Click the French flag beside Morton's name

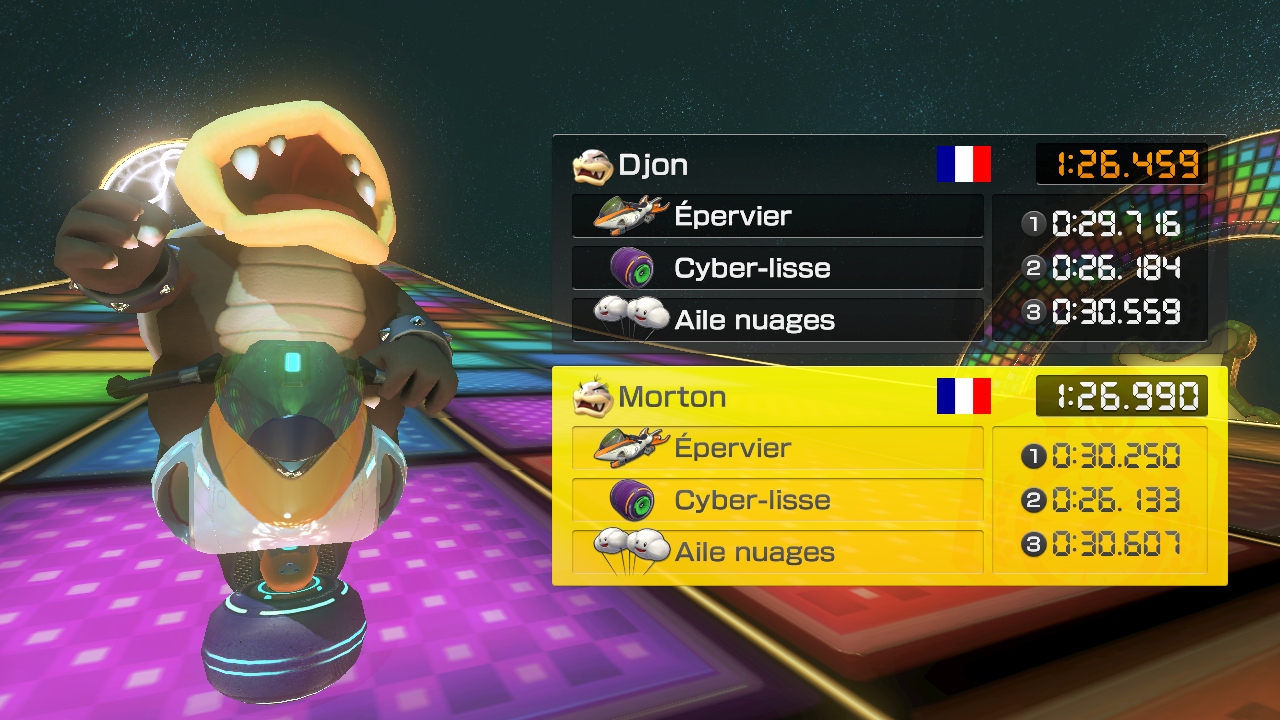click(x=963, y=396)
